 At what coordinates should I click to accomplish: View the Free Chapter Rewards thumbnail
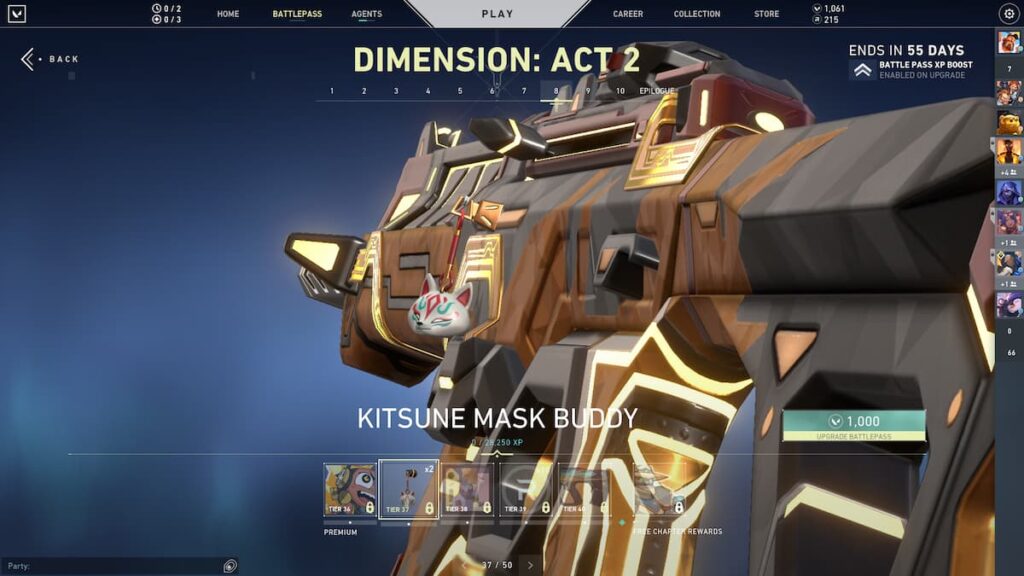click(x=660, y=489)
